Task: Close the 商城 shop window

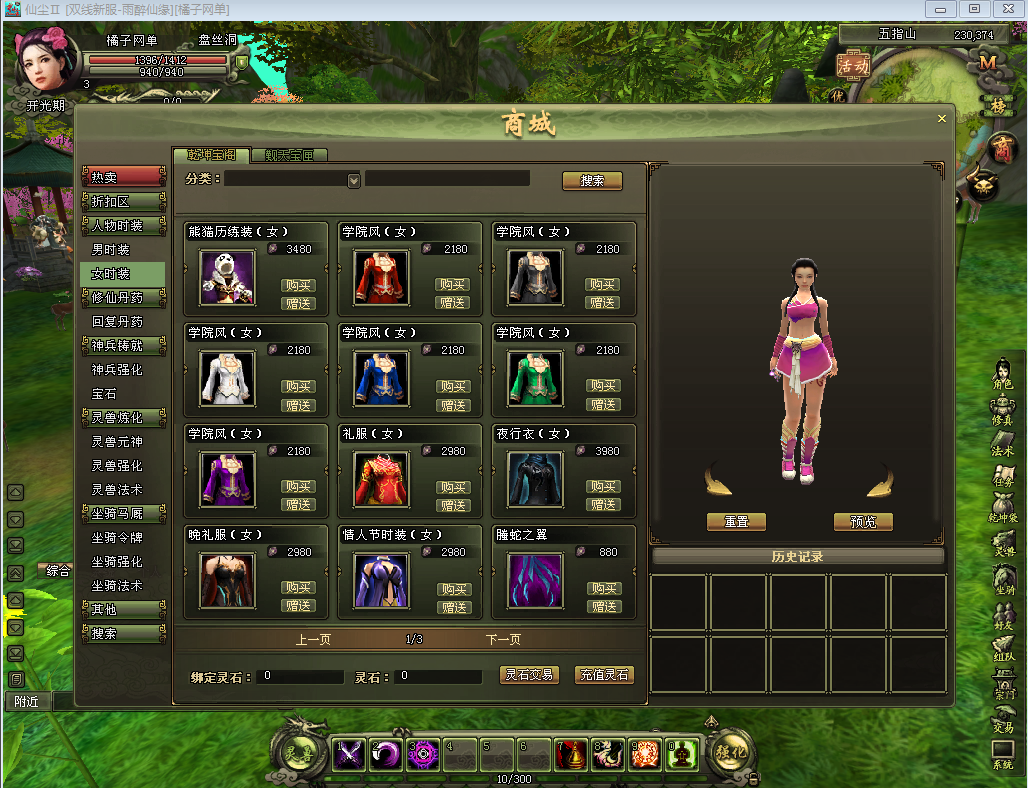Action: tap(941, 118)
